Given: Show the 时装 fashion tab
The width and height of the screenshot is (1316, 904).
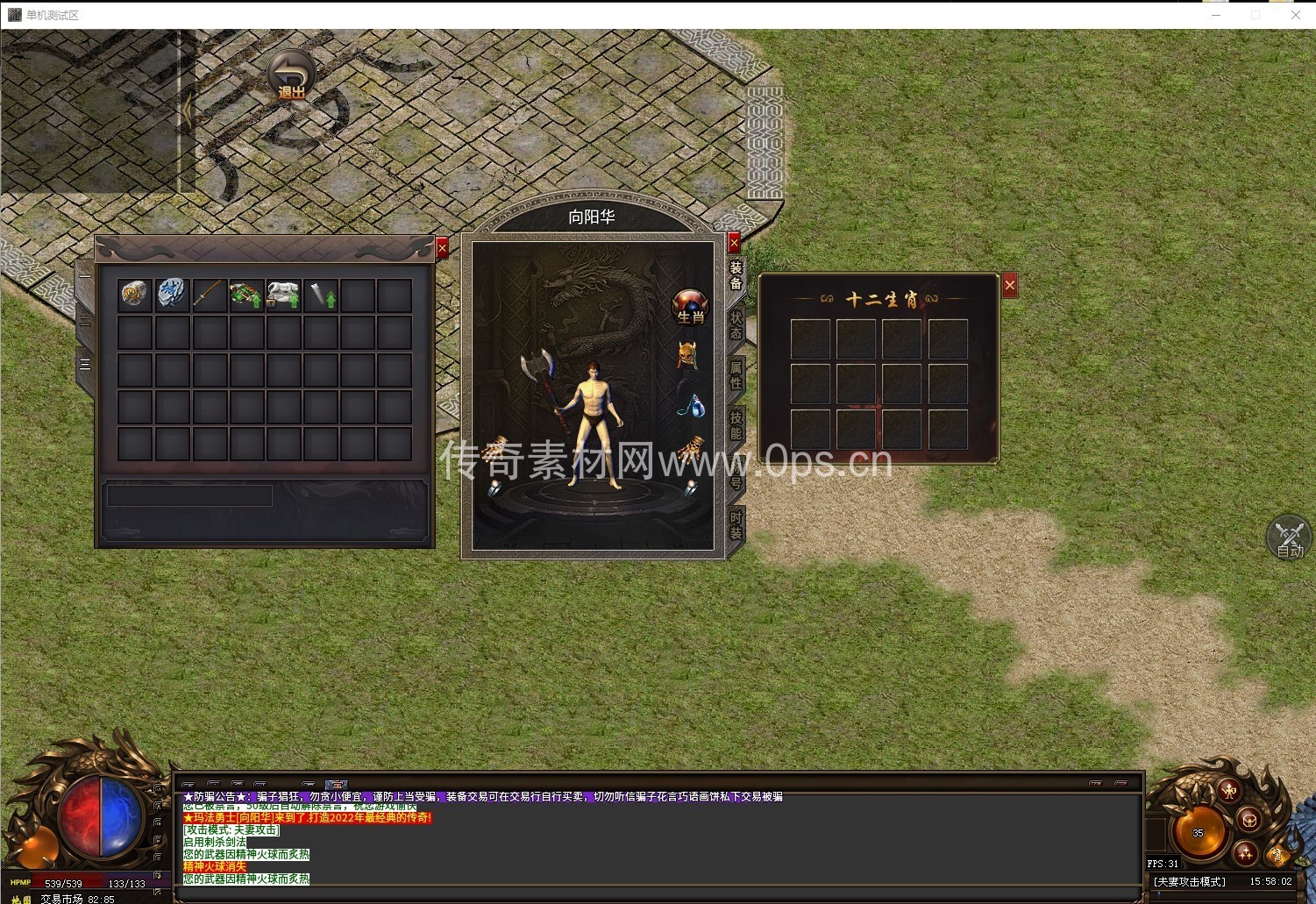Looking at the screenshot, I should [736, 525].
